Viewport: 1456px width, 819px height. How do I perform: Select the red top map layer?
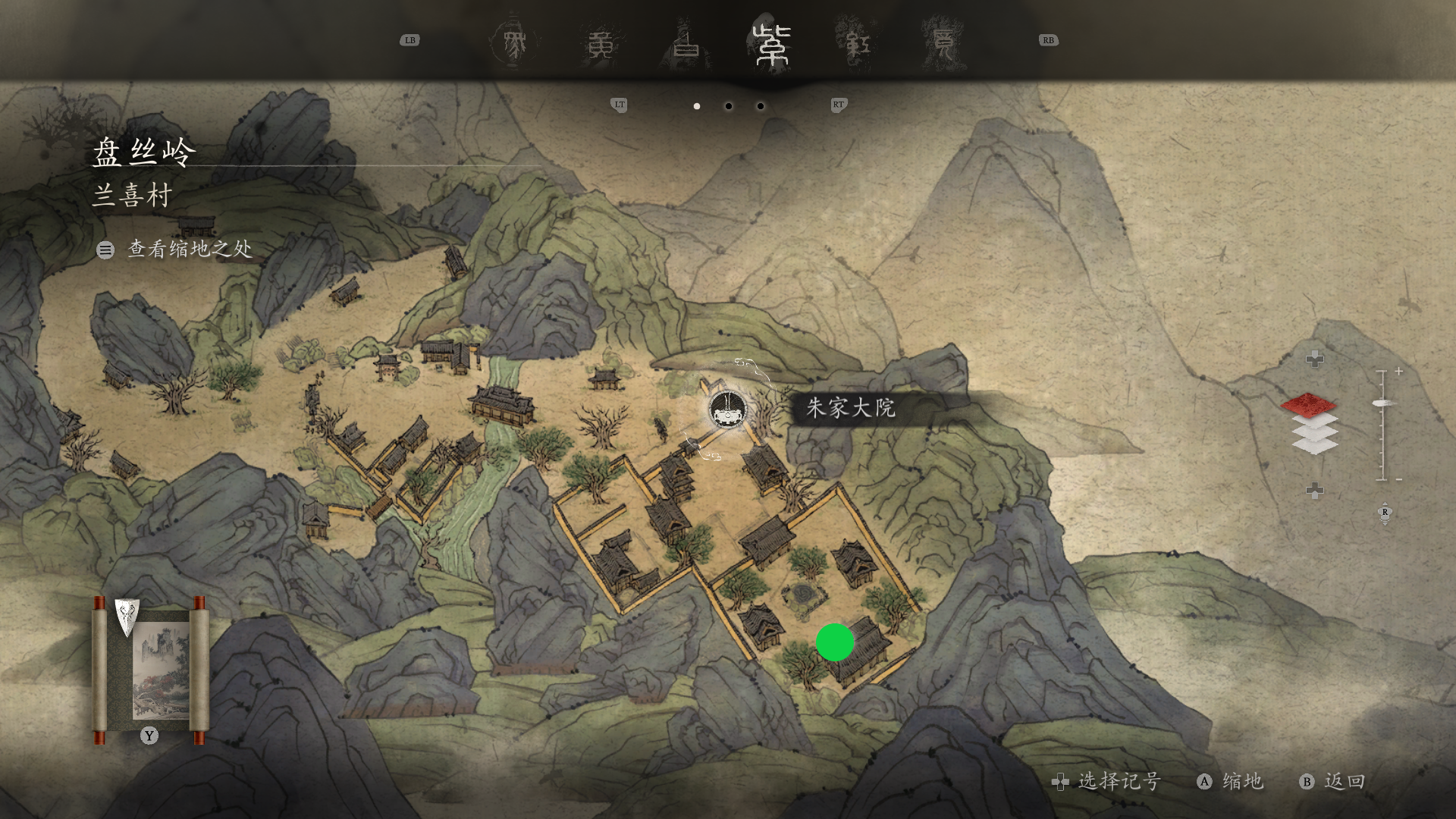point(1309,403)
